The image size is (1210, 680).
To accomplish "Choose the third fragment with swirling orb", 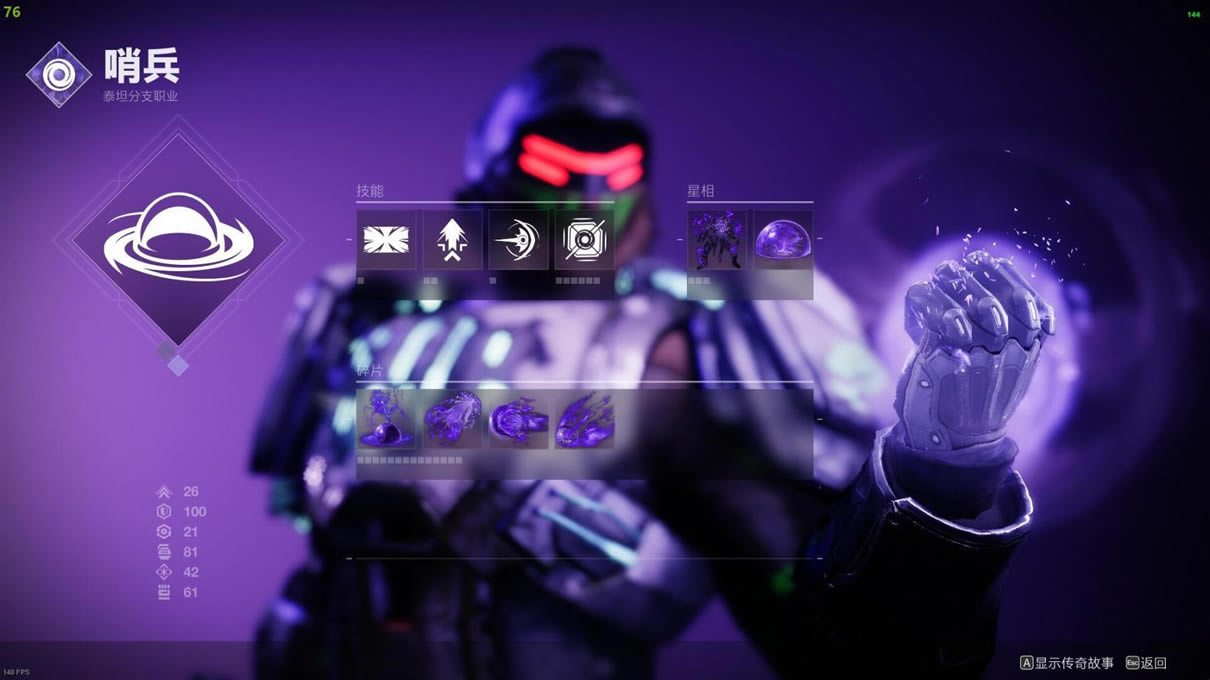I will 518,420.
